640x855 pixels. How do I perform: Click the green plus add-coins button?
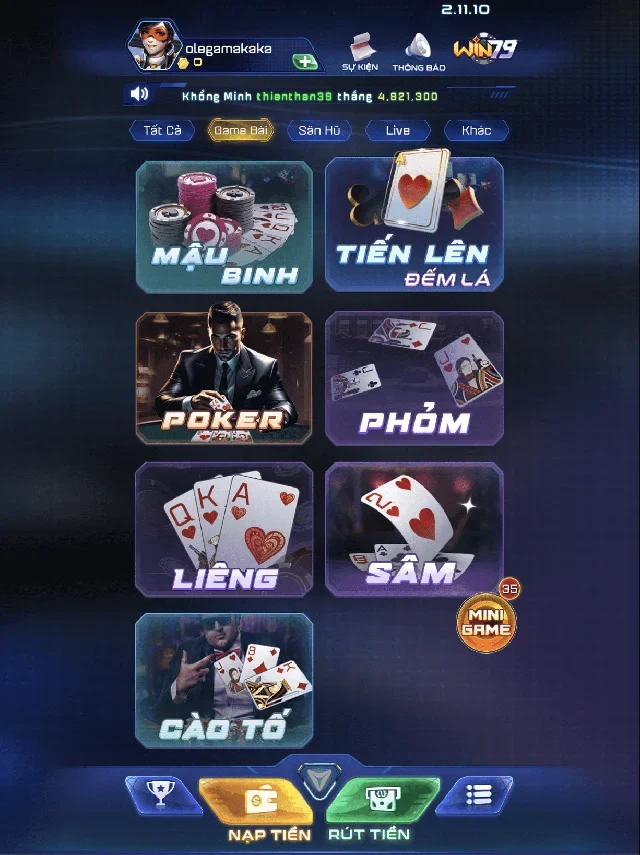[x=305, y=62]
